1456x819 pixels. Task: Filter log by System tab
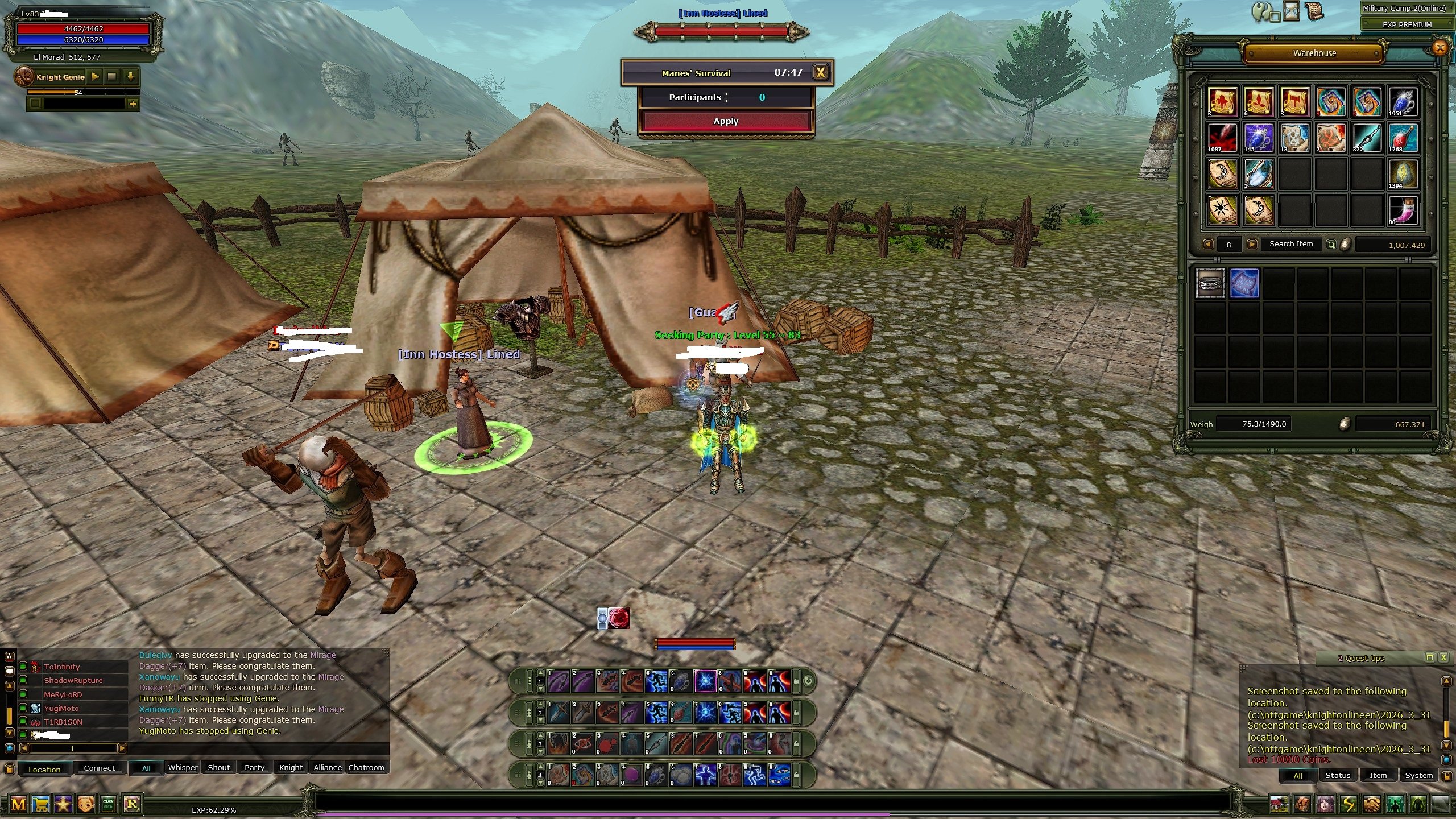click(x=1418, y=776)
